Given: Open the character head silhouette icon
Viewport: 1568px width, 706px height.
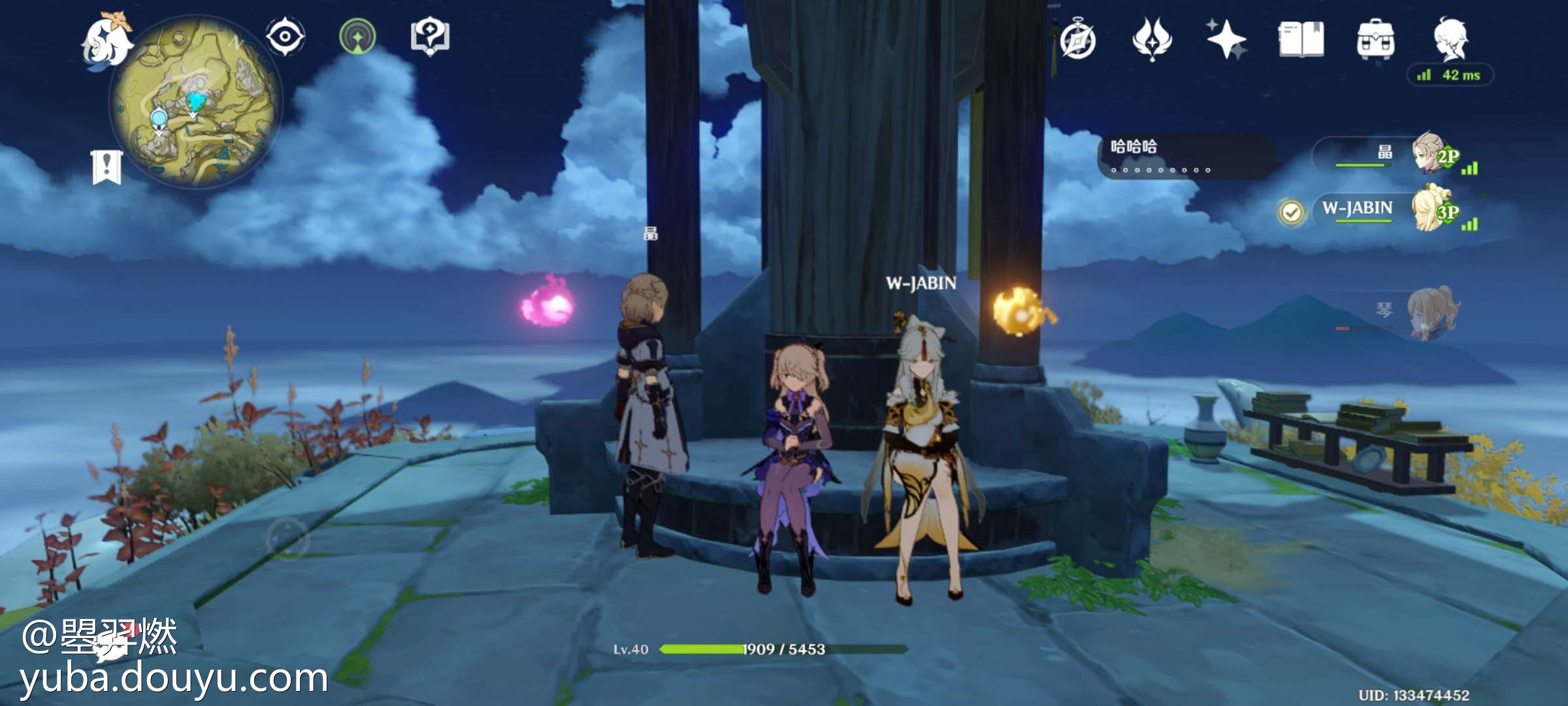Looking at the screenshot, I should [1450, 38].
